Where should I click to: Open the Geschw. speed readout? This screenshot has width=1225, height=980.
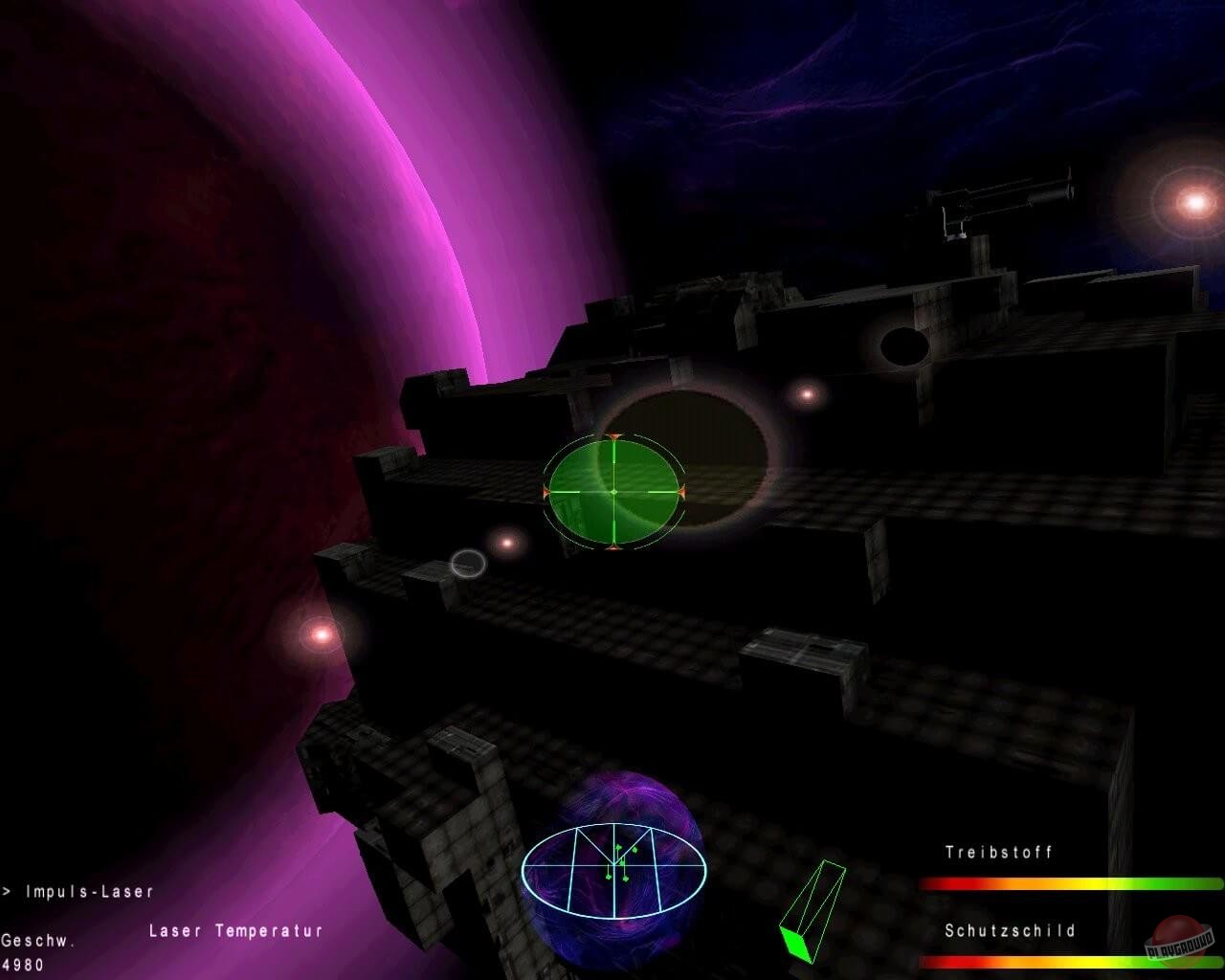point(36,941)
